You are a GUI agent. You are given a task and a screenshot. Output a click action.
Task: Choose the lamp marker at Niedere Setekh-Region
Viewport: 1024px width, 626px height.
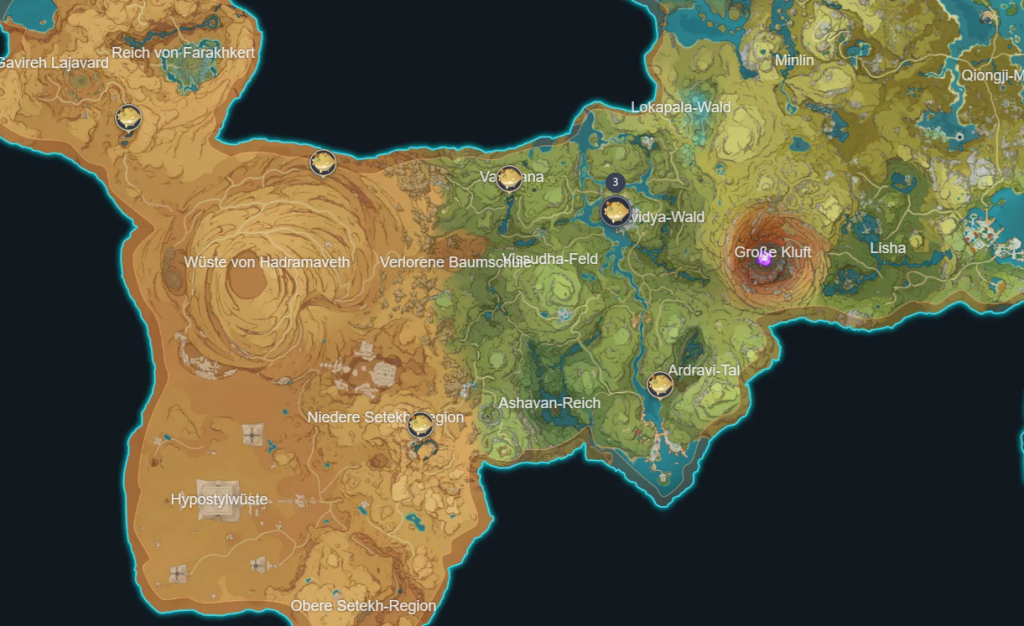(x=421, y=425)
